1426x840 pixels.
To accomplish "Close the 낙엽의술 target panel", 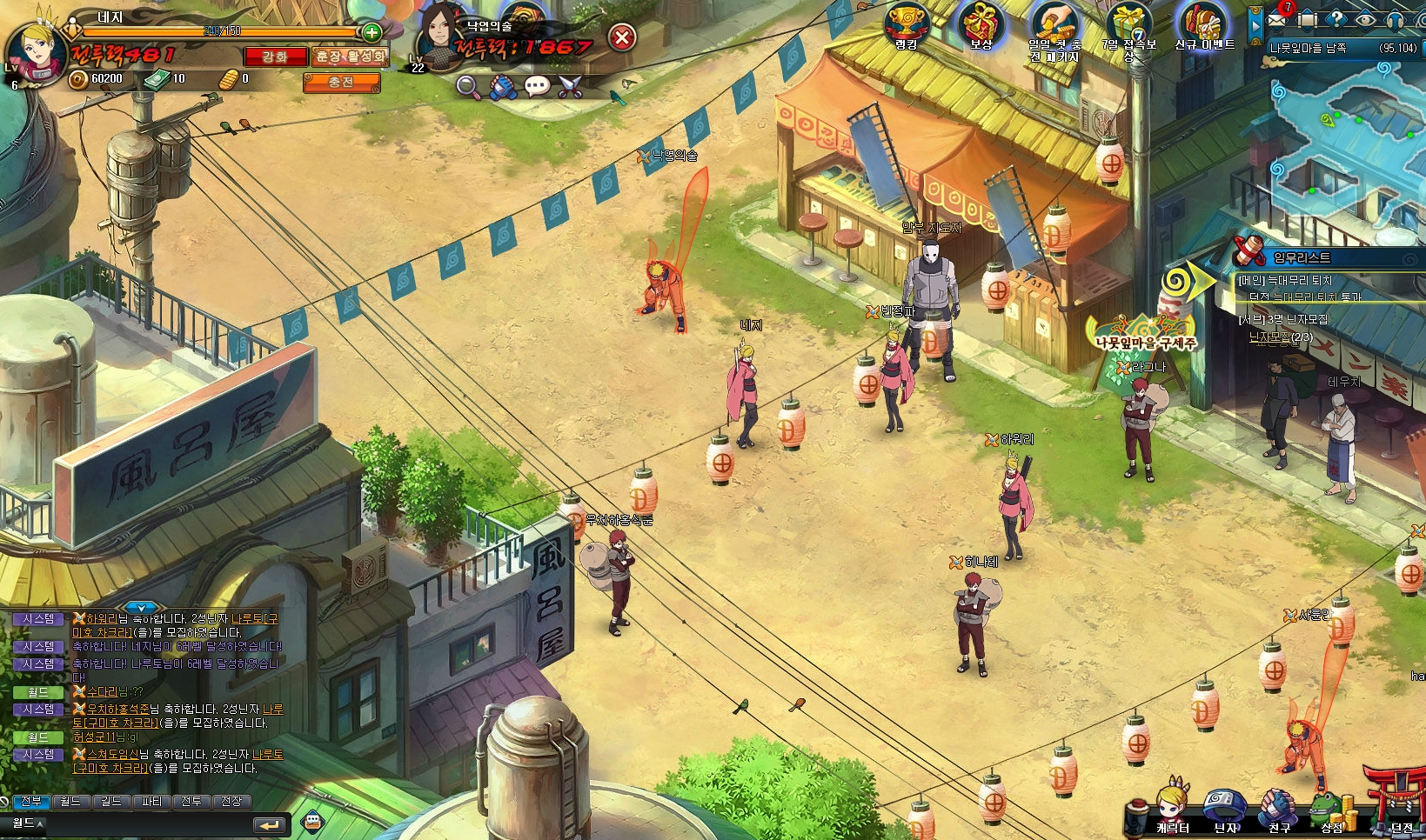I will pyautogui.click(x=621, y=37).
